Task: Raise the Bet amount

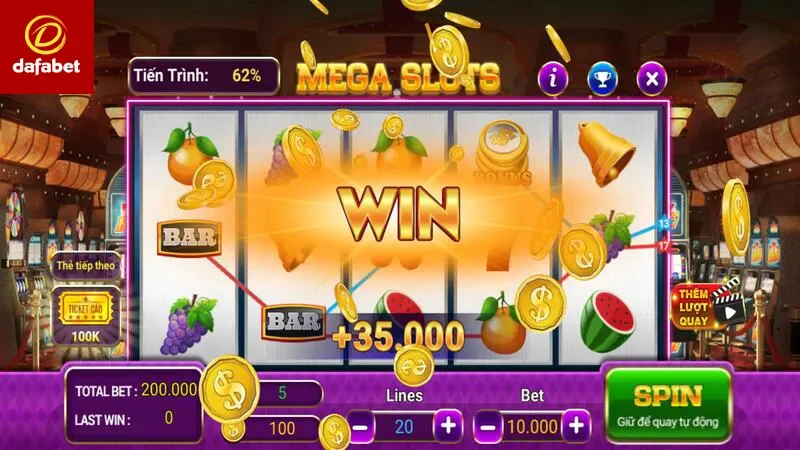Action: (576, 425)
